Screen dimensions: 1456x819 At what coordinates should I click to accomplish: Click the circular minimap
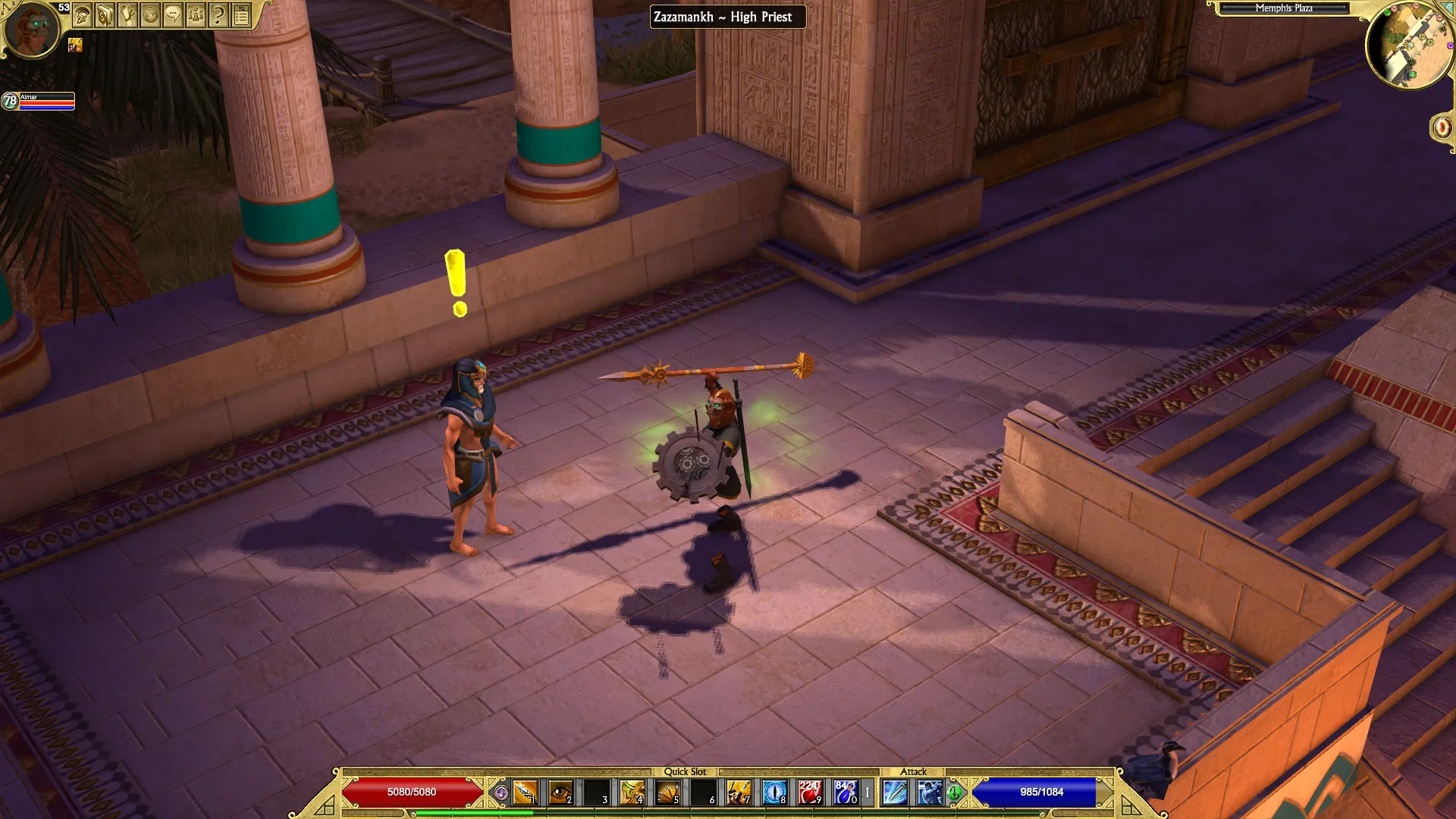1408,45
